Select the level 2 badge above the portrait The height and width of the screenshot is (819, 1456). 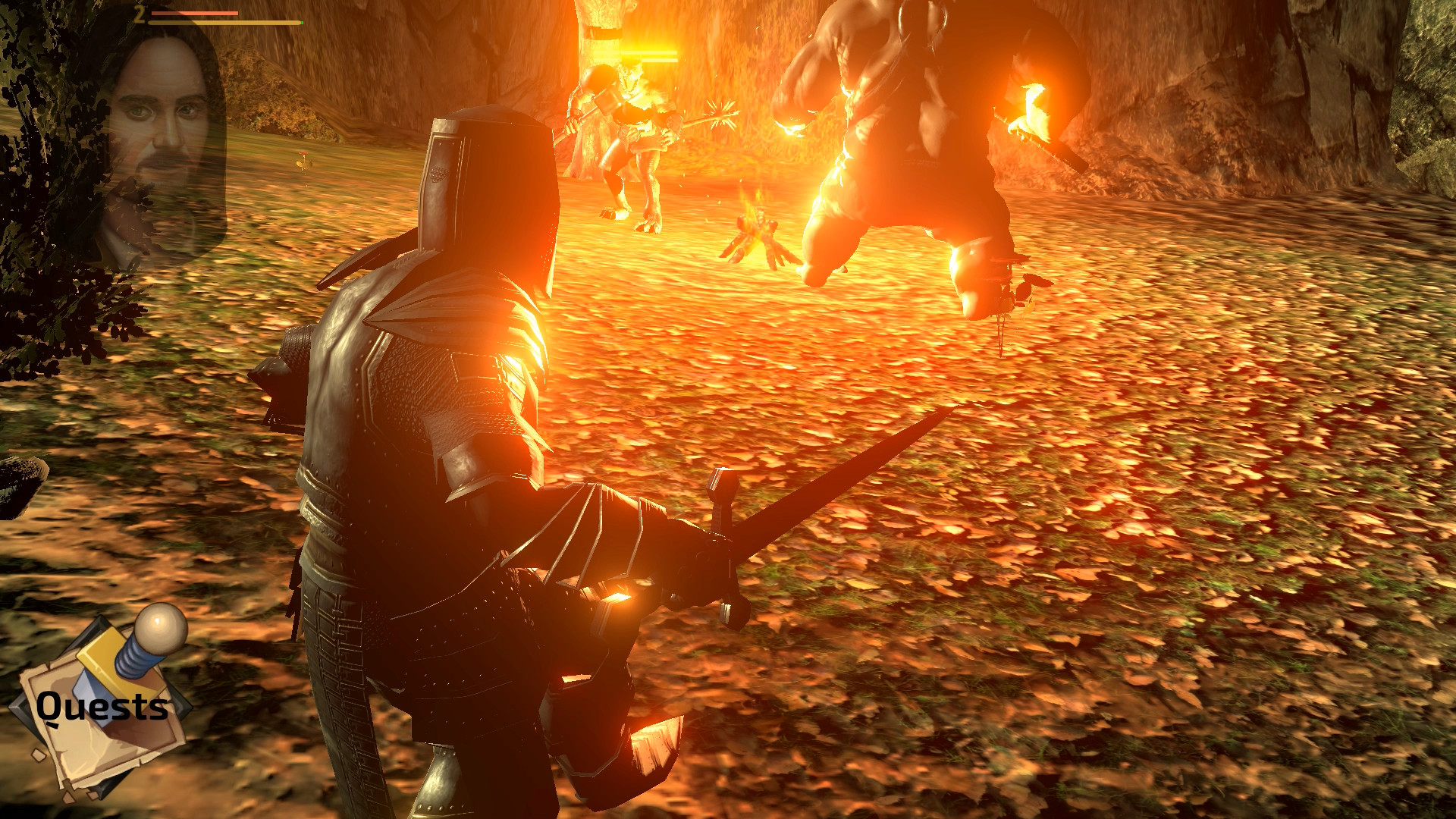[140, 14]
